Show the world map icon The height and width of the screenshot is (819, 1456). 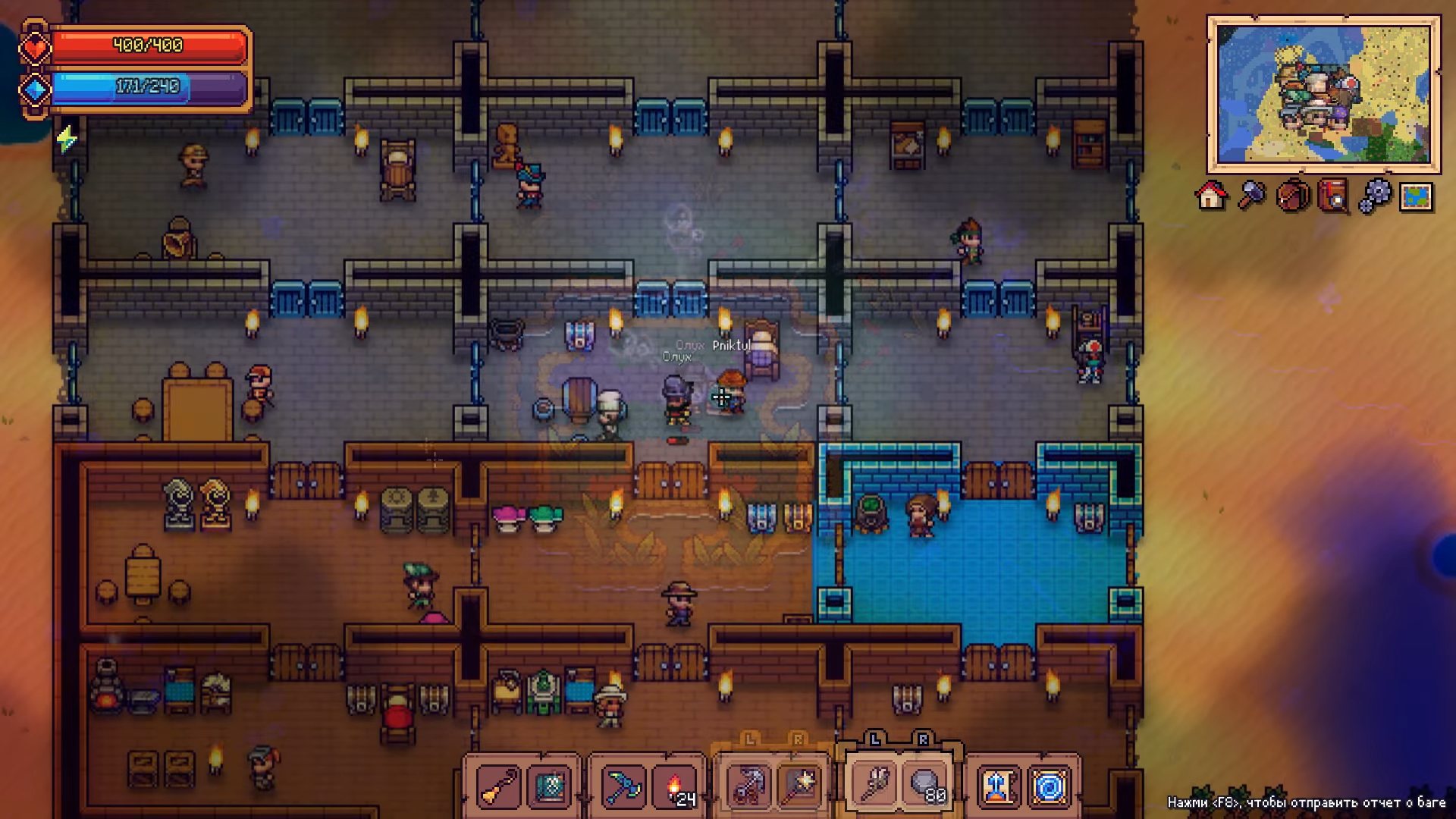pos(1416,196)
